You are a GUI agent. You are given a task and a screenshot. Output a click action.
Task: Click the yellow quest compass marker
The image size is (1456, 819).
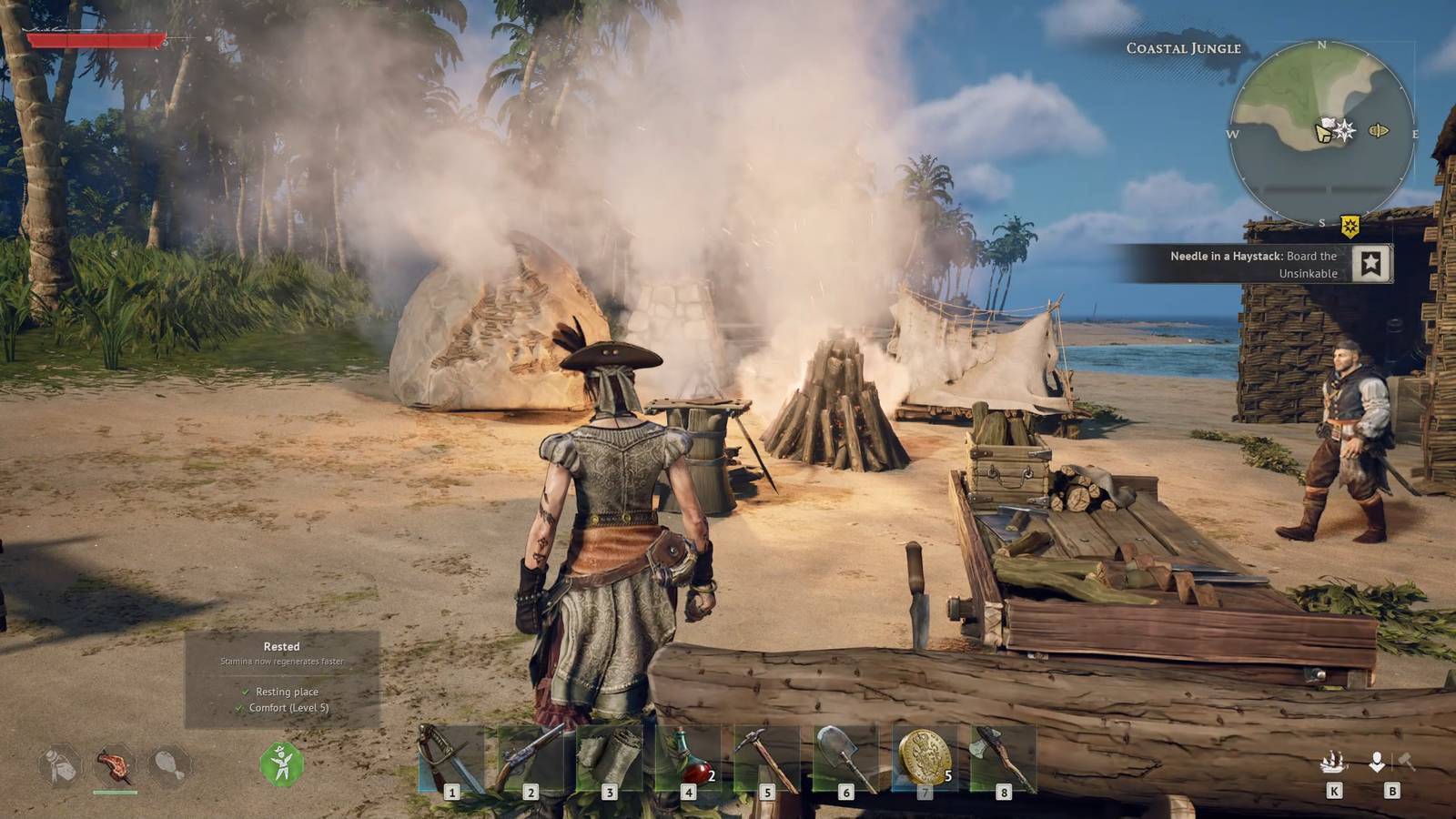click(1350, 226)
